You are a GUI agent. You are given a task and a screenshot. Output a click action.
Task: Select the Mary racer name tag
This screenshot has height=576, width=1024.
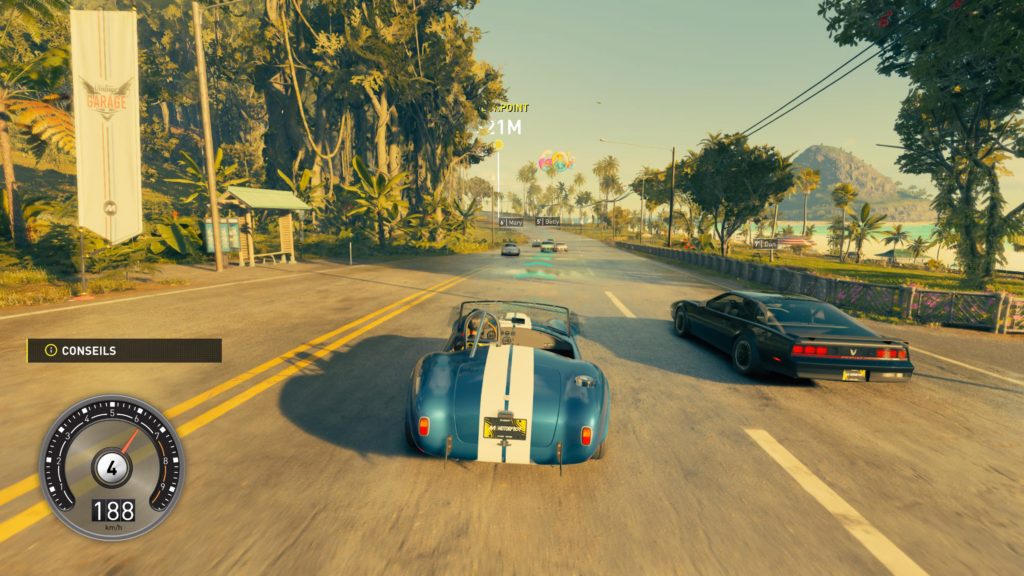pyautogui.click(x=509, y=222)
